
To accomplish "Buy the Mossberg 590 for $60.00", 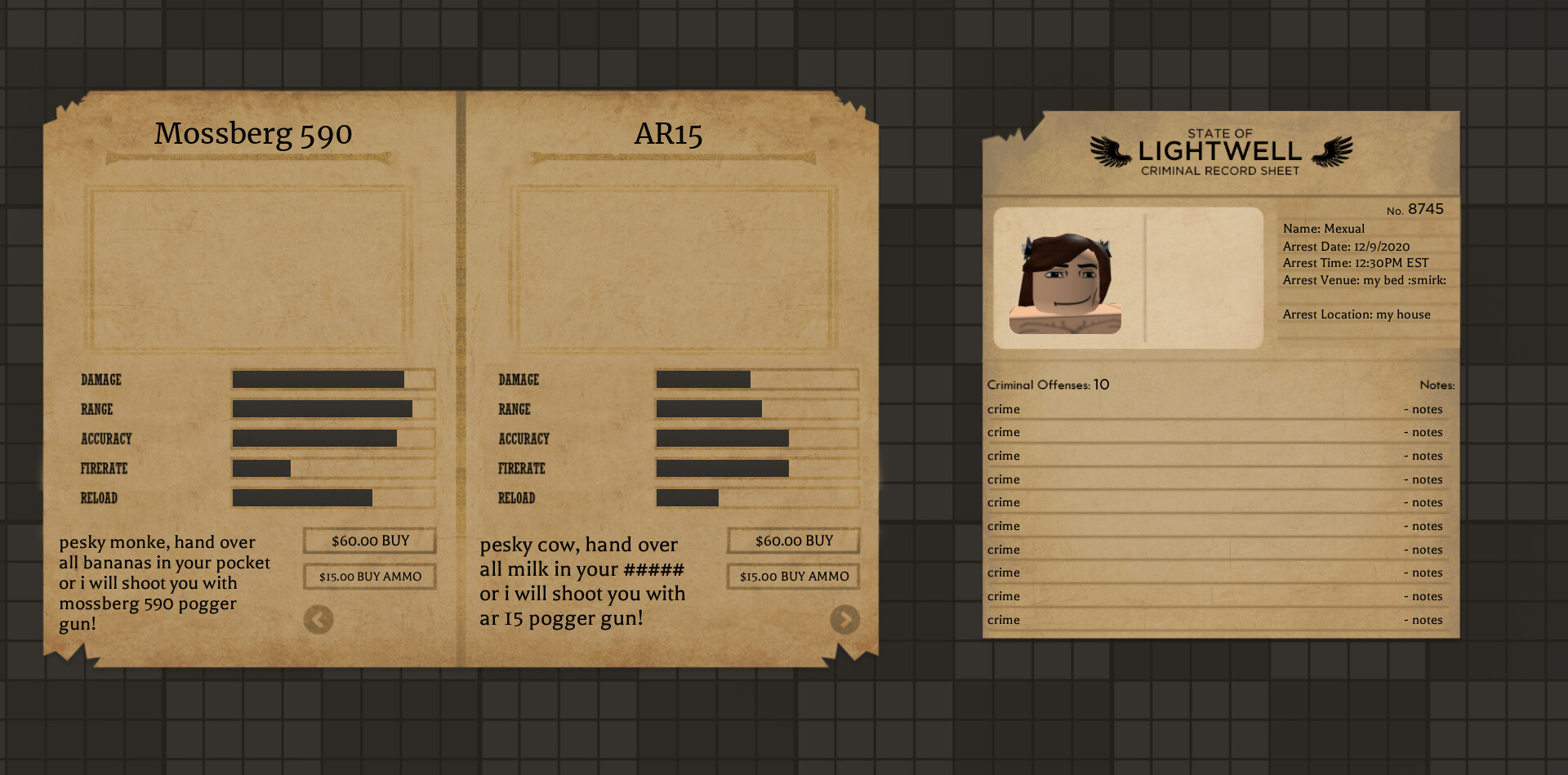I will tap(370, 541).
